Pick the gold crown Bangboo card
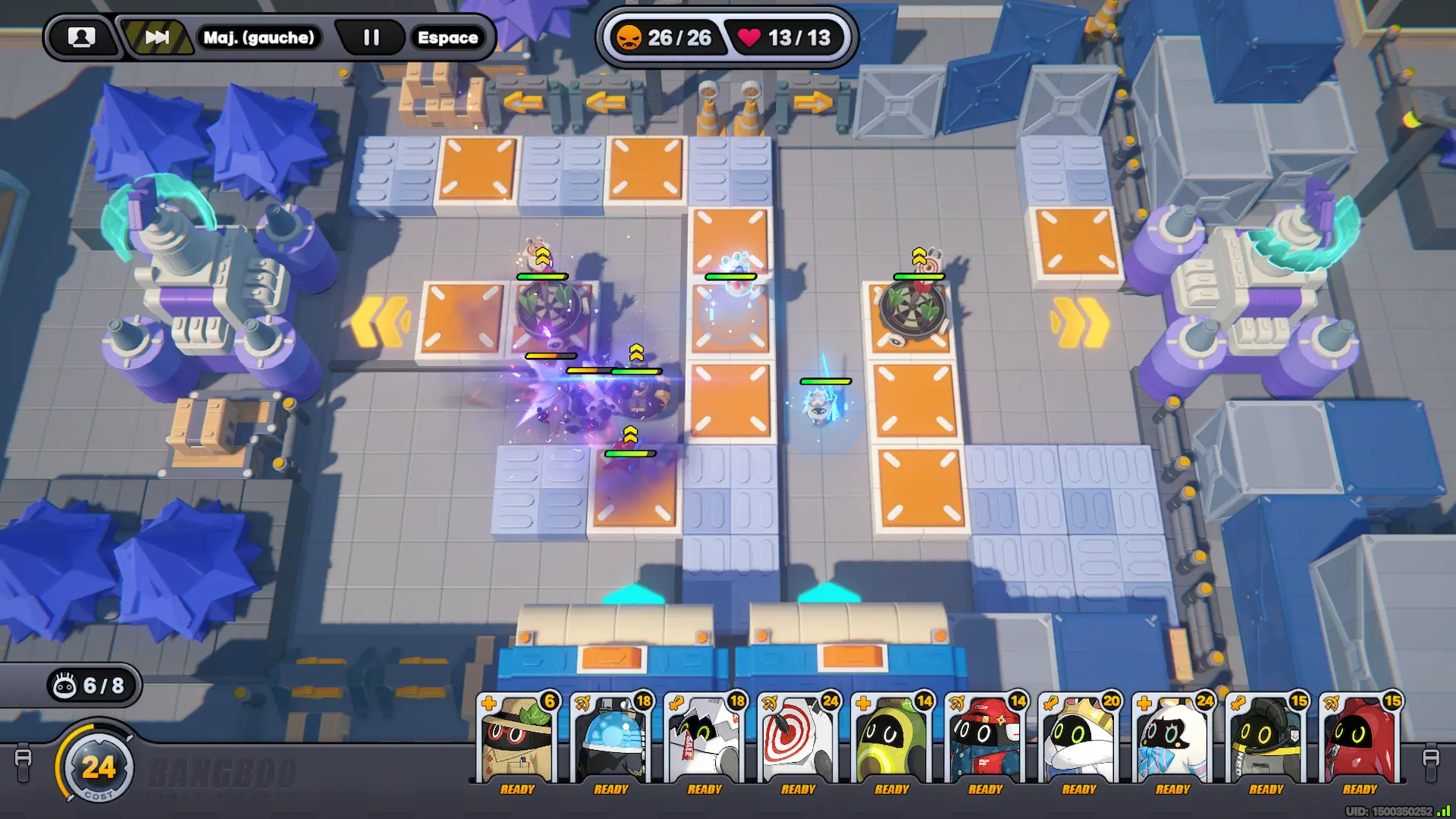 coord(1079,741)
